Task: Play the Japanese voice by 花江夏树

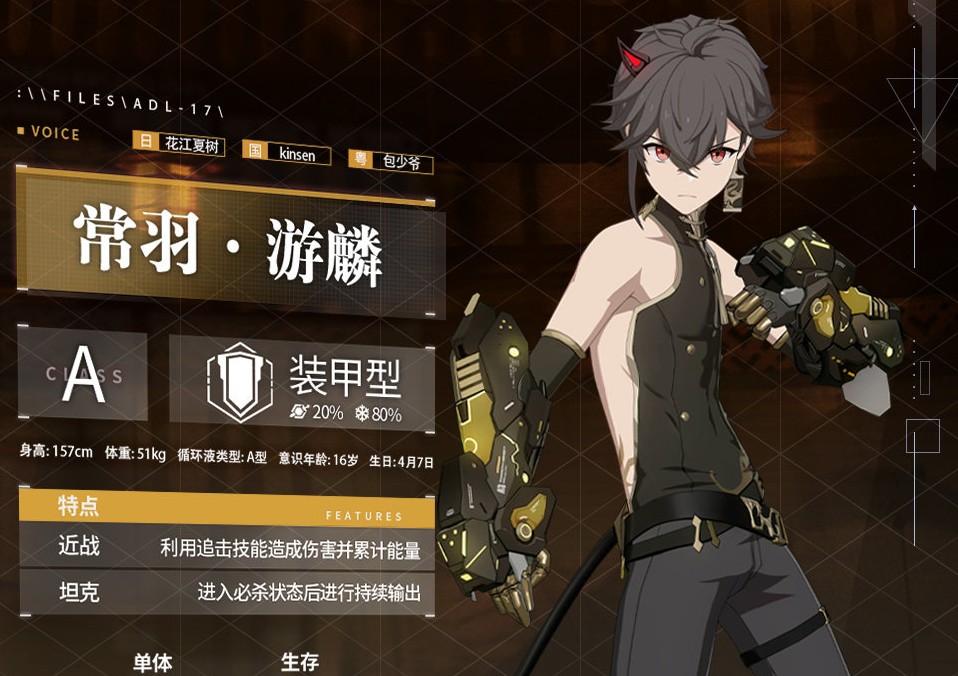Action: click(x=179, y=145)
